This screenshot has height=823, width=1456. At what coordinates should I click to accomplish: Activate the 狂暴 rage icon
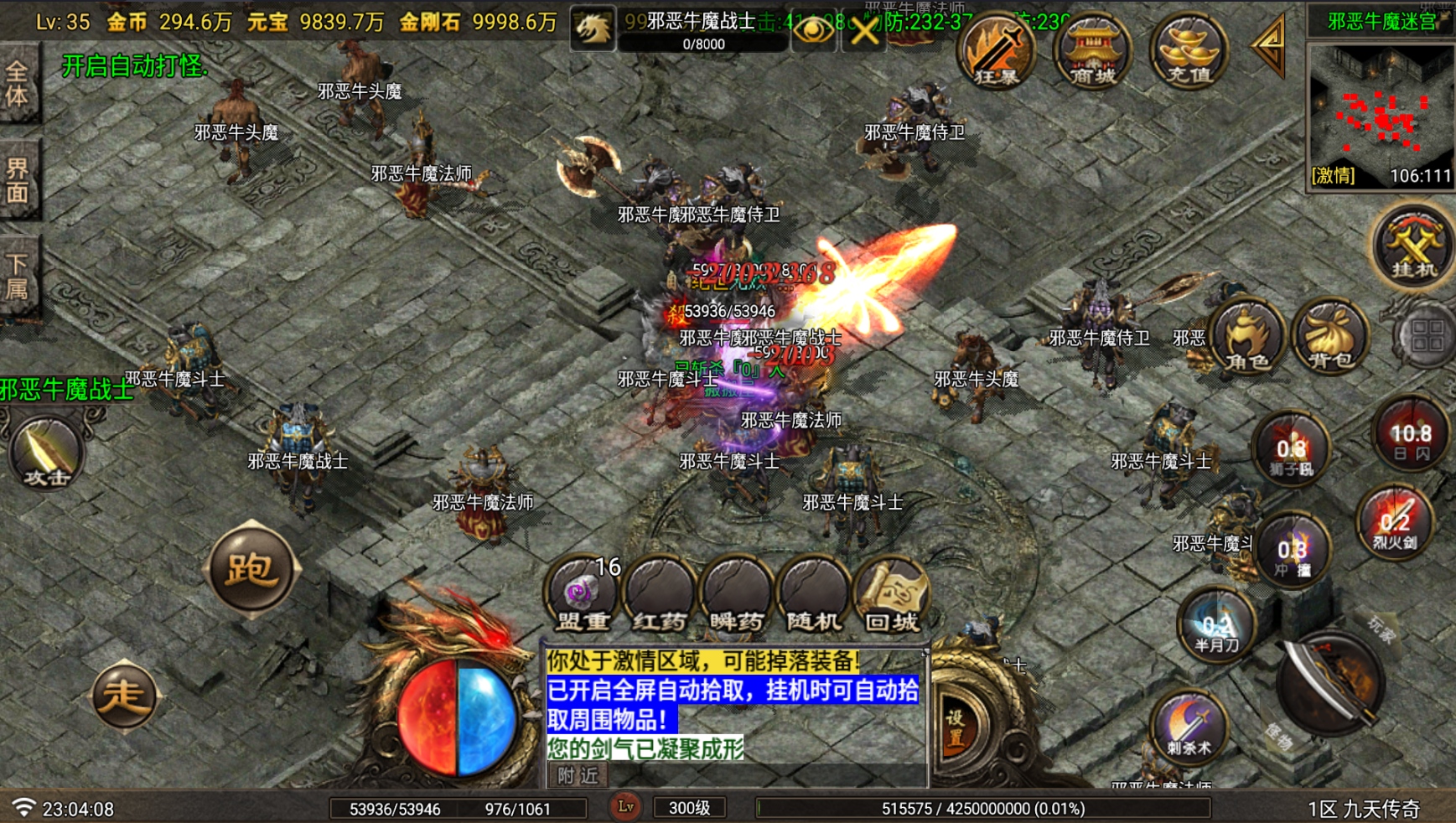tap(996, 52)
